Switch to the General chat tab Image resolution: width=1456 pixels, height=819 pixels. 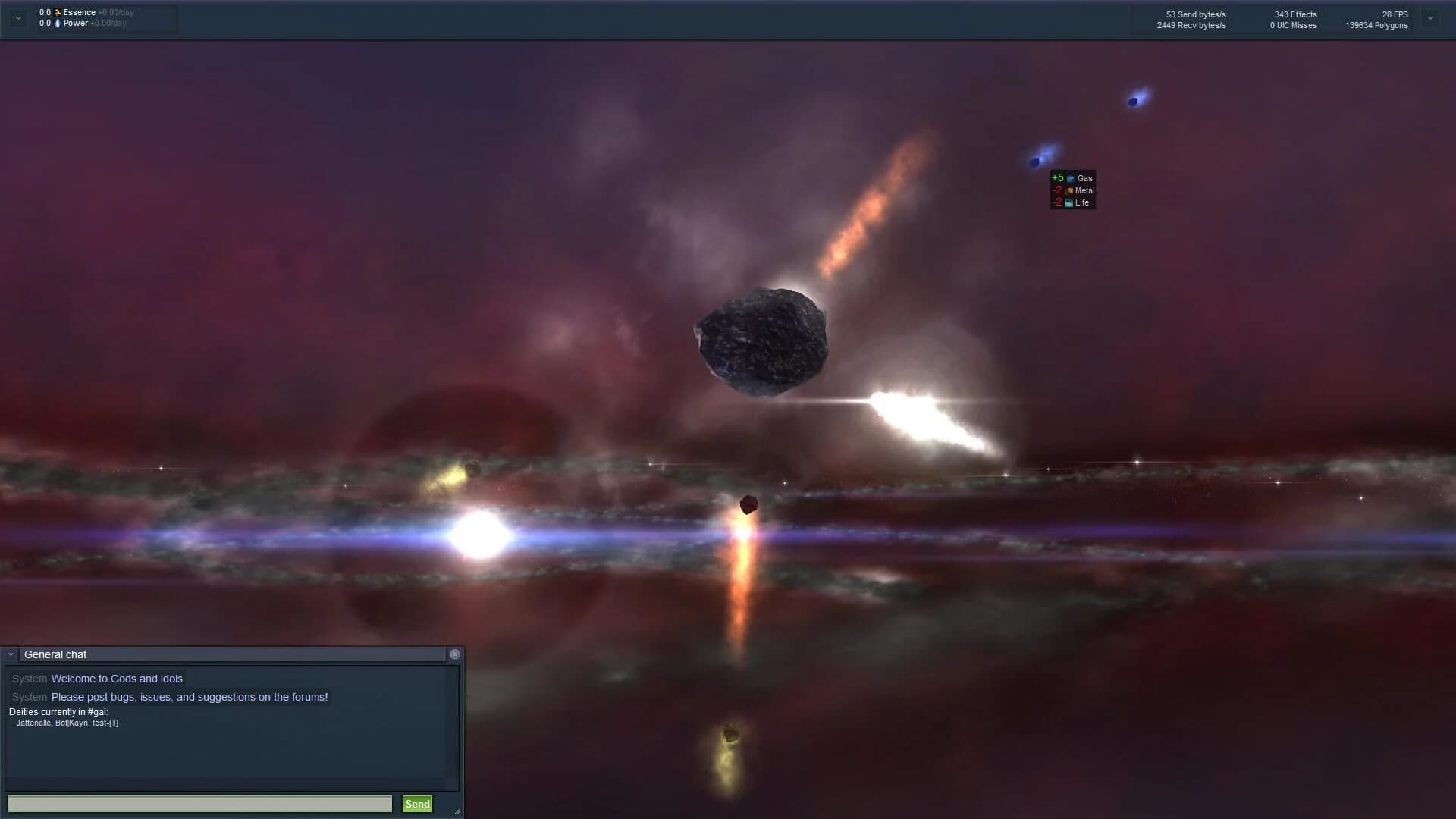[x=55, y=654]
